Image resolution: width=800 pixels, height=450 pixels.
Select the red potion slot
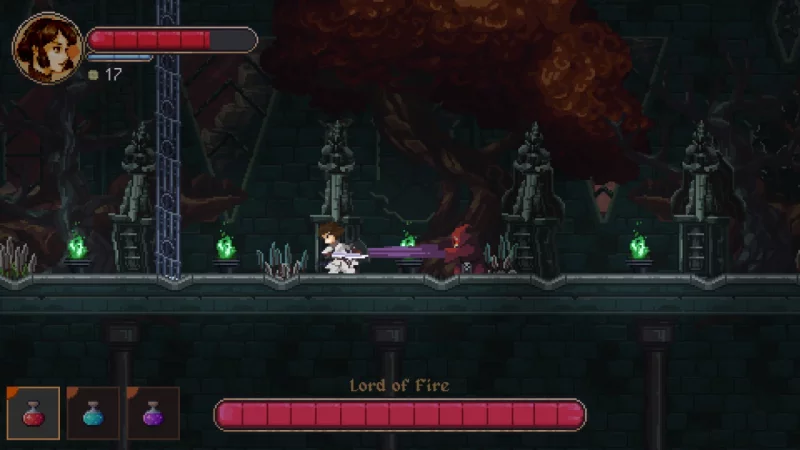[x=33, y=413]
